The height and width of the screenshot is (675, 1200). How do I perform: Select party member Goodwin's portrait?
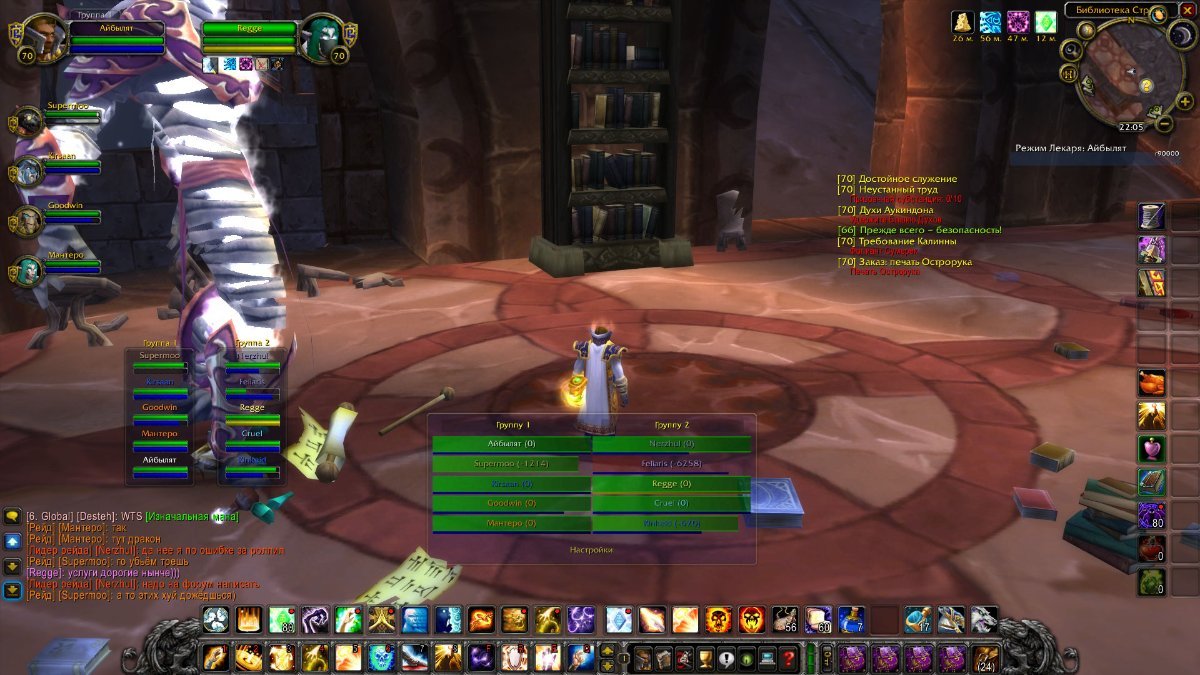click(x=28, y=219)
